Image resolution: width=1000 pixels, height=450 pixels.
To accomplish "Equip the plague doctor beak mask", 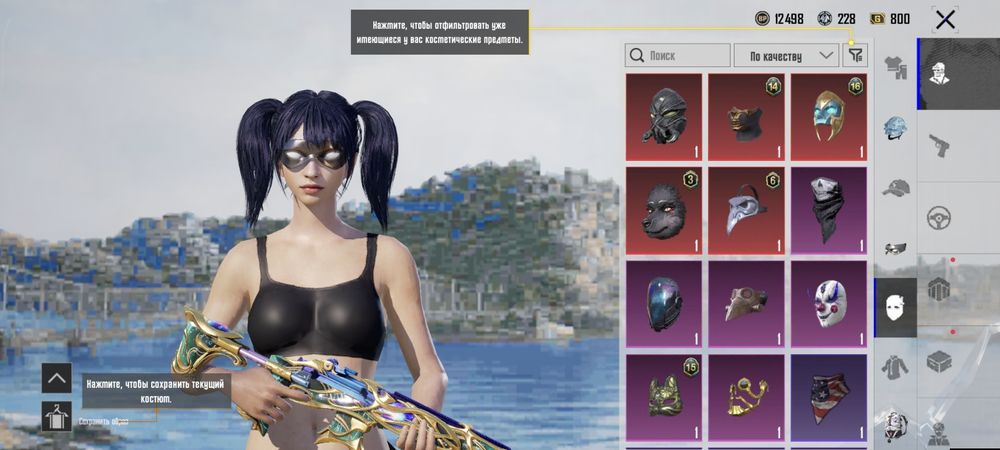I will point(747,210).
